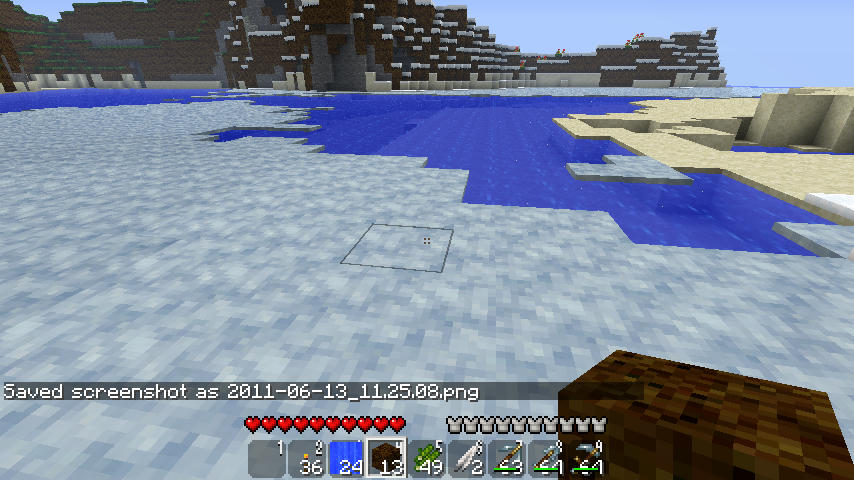
Task: Equip the tool in hotbar slot 8
Action: coord(547,459)
